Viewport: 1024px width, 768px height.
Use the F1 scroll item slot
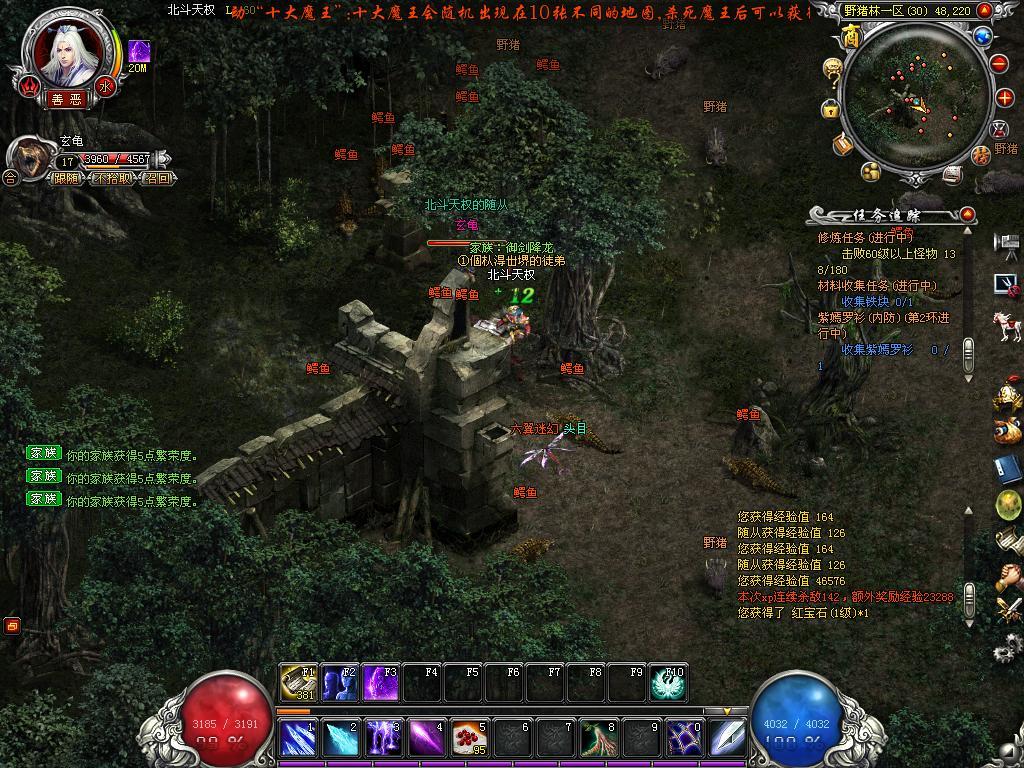(x=298, y=682)
